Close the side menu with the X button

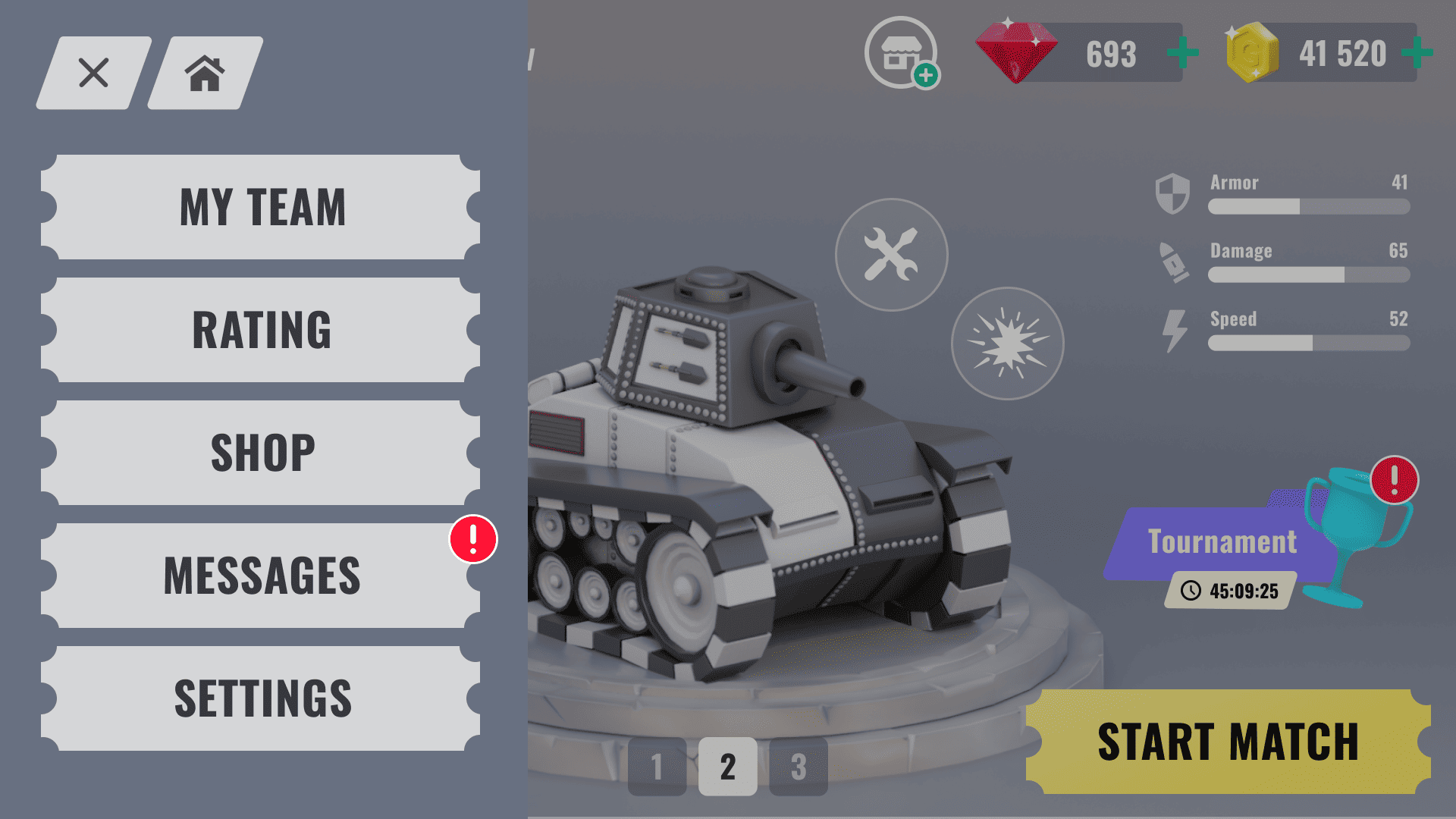(x=93, y=73)
